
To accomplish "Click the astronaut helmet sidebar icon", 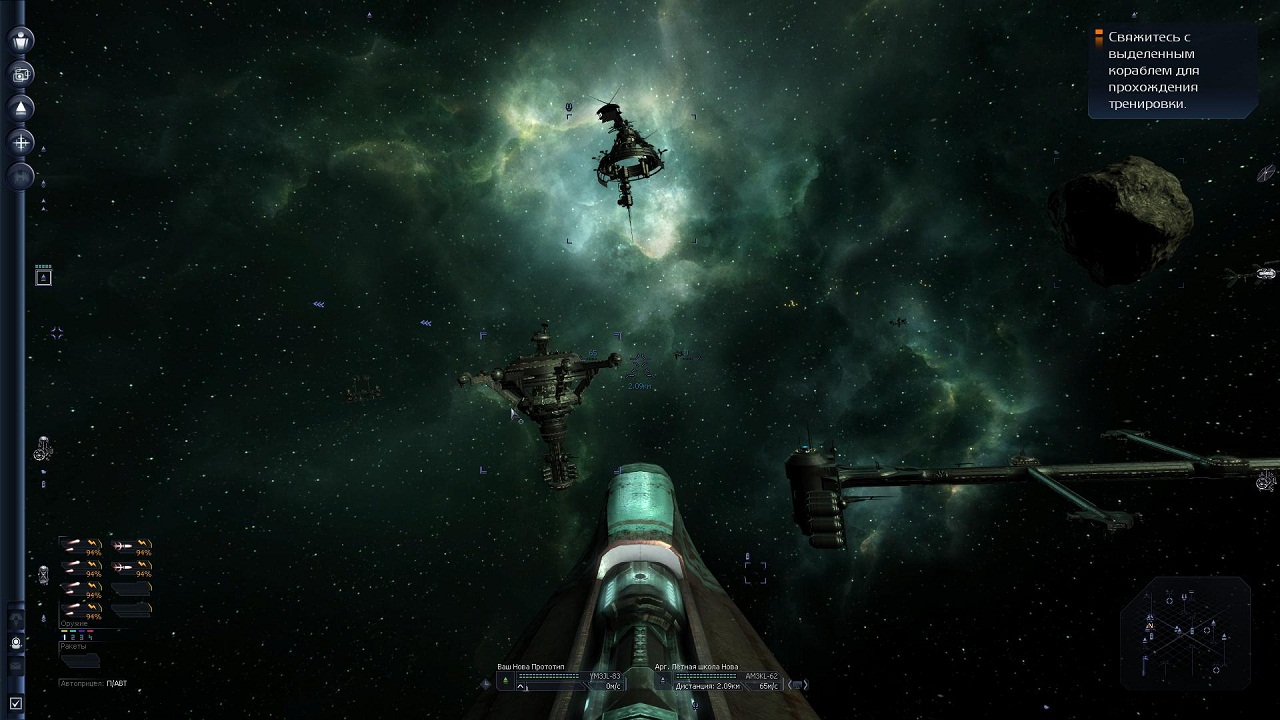I will (x=16, y=643).
